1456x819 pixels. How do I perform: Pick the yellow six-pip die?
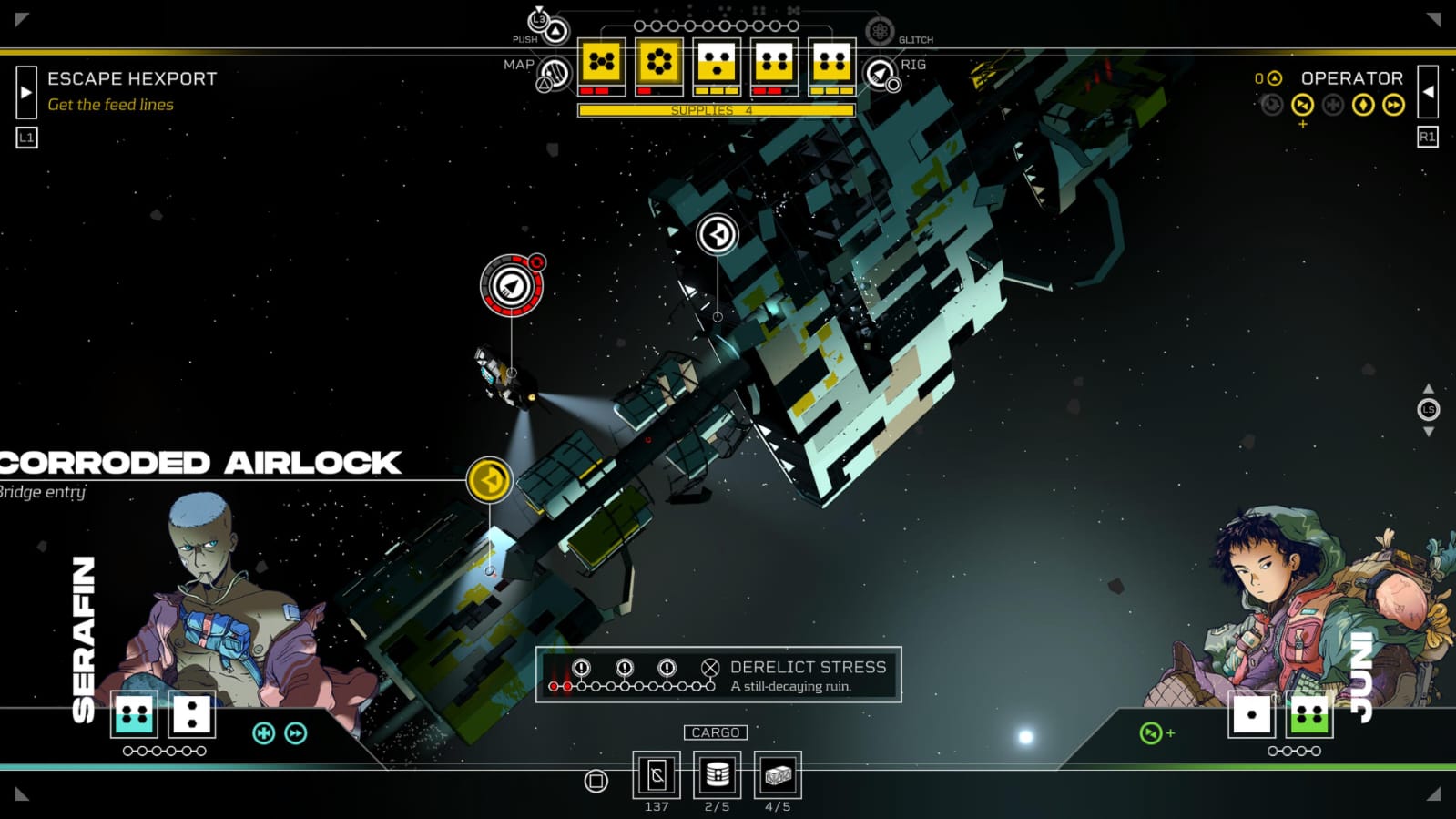659,62
